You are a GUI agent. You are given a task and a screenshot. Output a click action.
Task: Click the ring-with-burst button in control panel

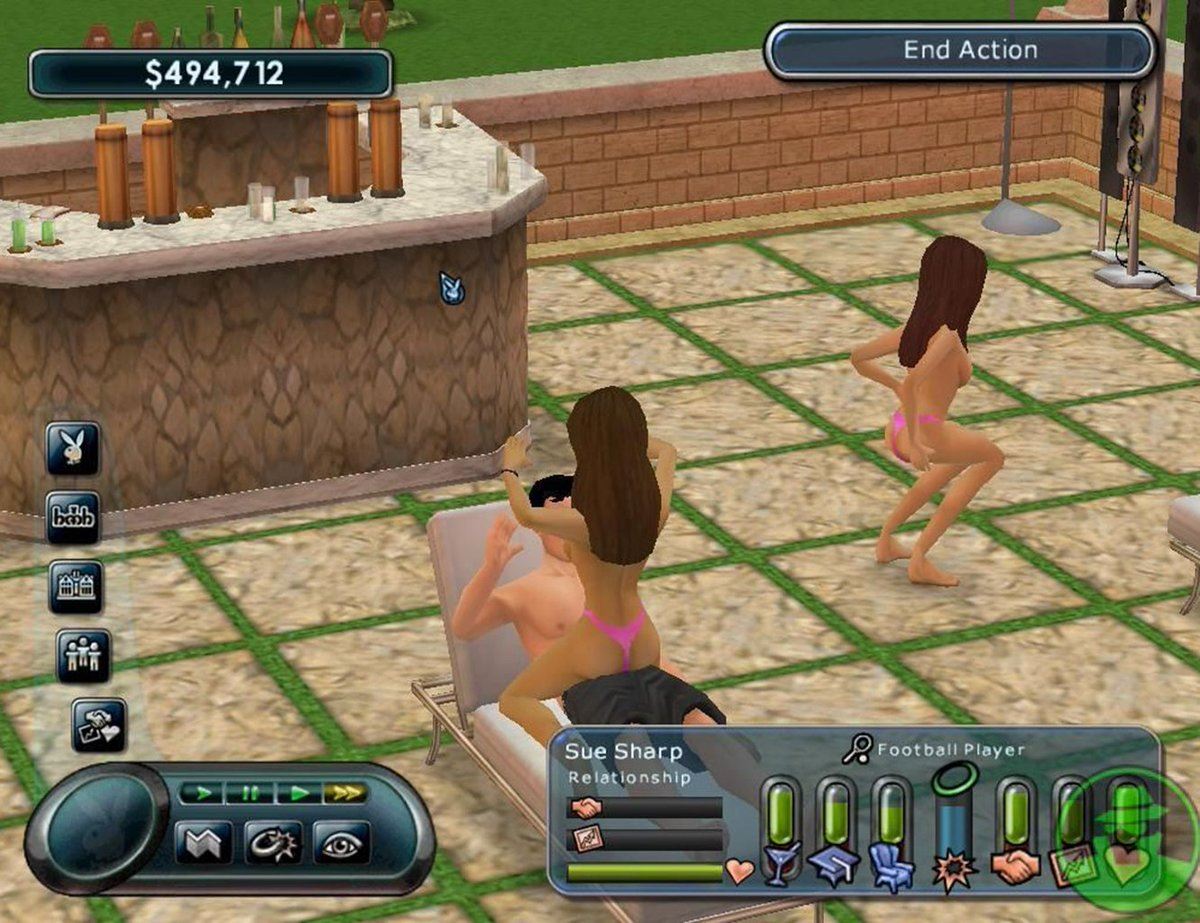272,842
